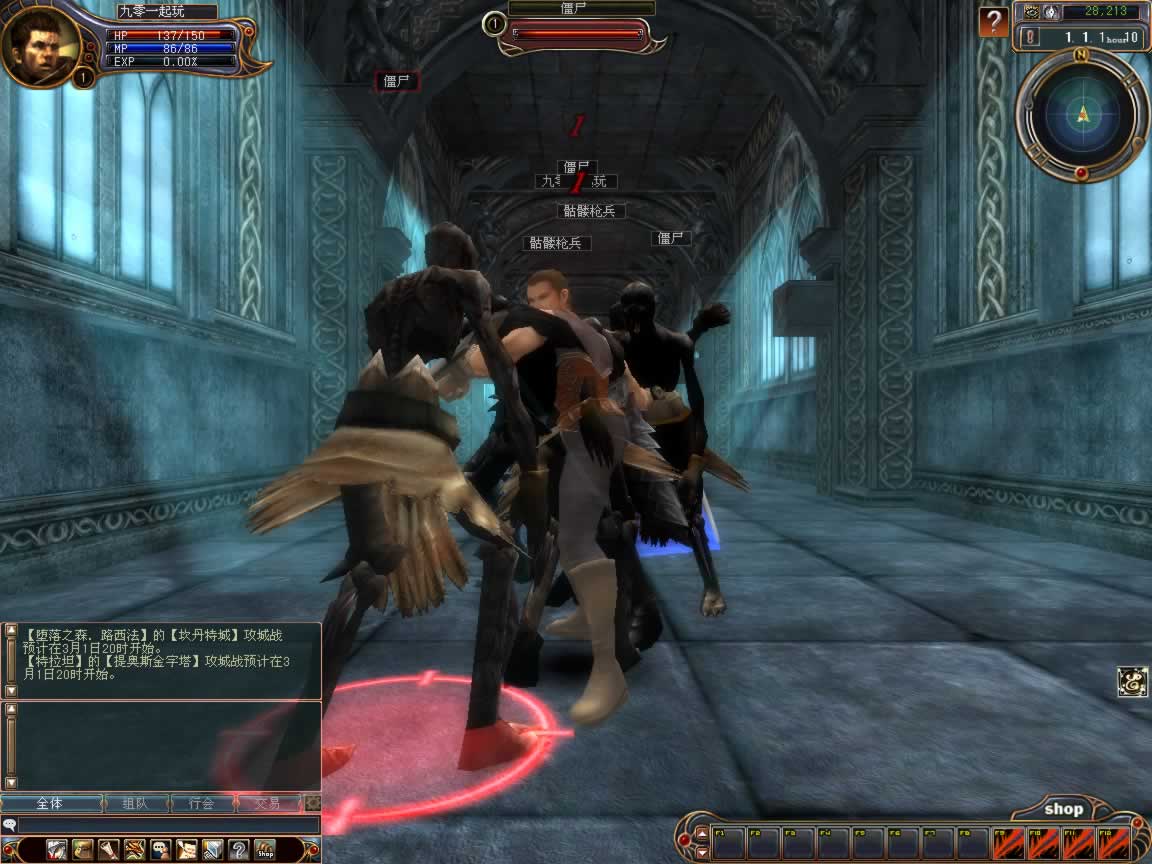The image size is (1152, 864).
Task: Click the chat message input field
Action: tap(168, 825)
